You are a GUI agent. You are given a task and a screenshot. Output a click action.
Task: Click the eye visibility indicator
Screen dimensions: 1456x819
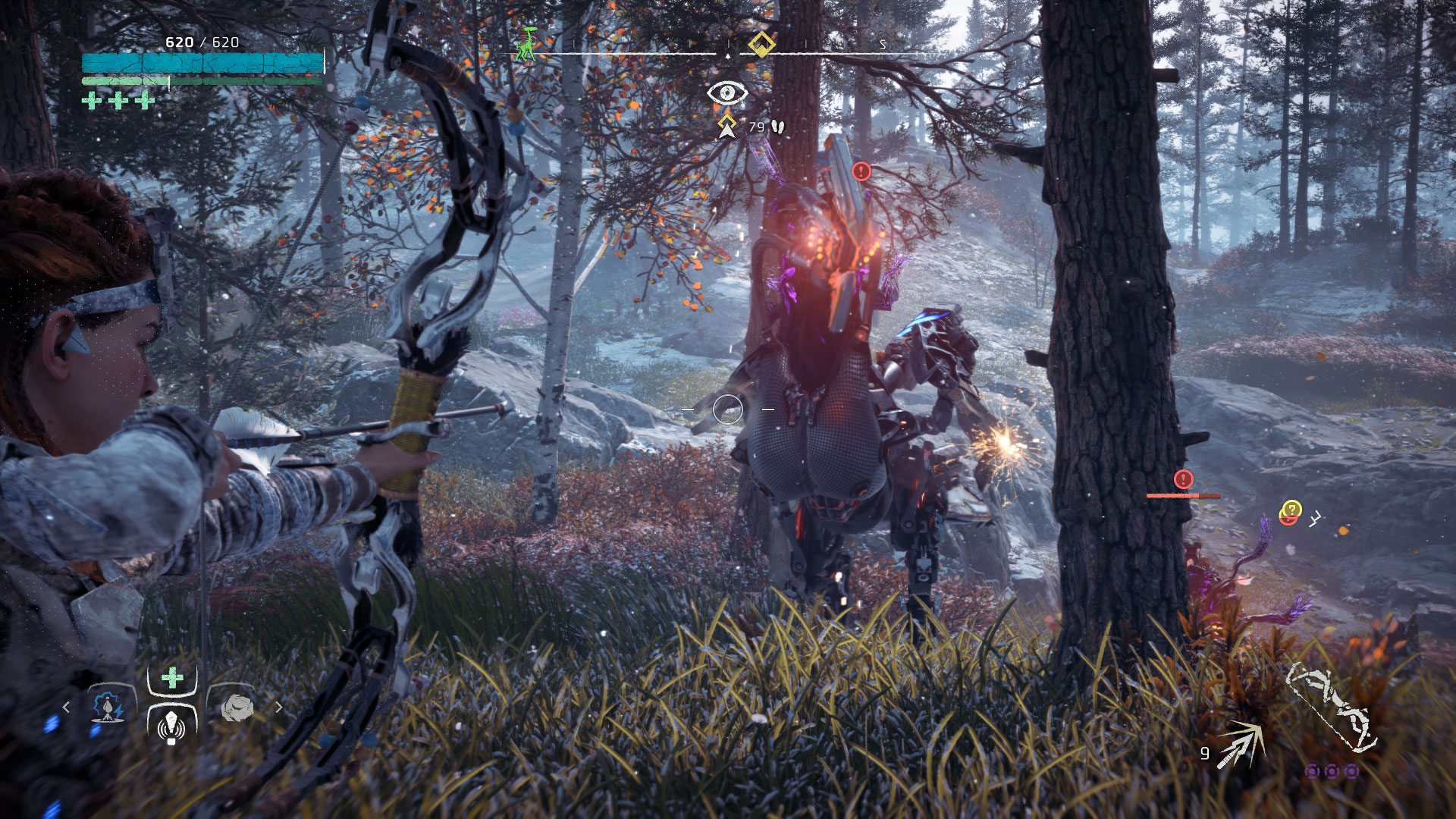[727, 93]
